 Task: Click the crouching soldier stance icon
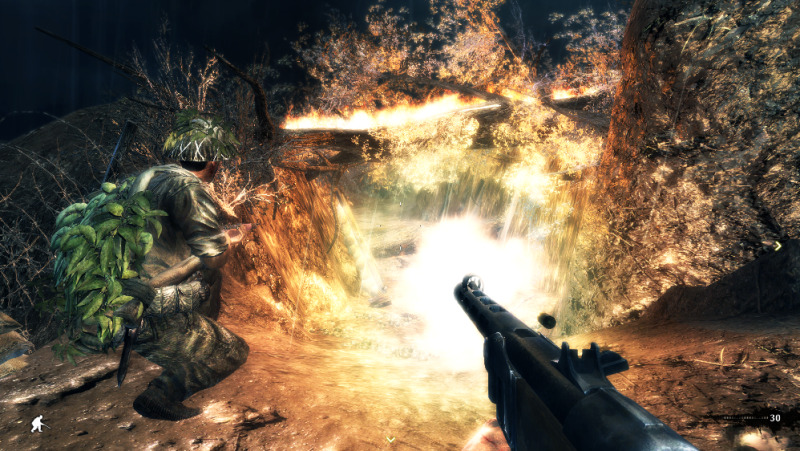pyautogui.click(x=37, y=423)
